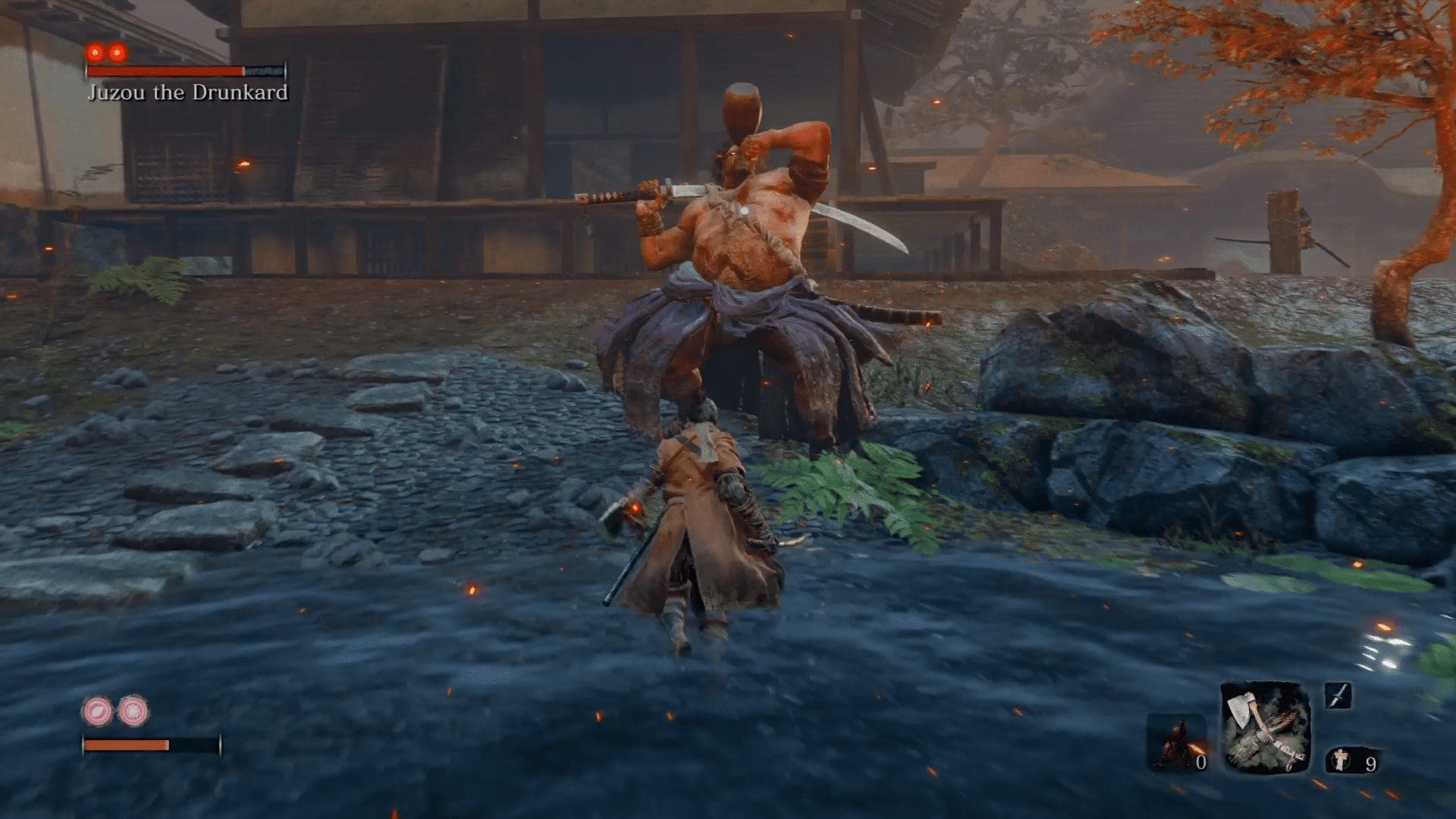
Task: Click the left Resurrection charge node
Action: 96,711
